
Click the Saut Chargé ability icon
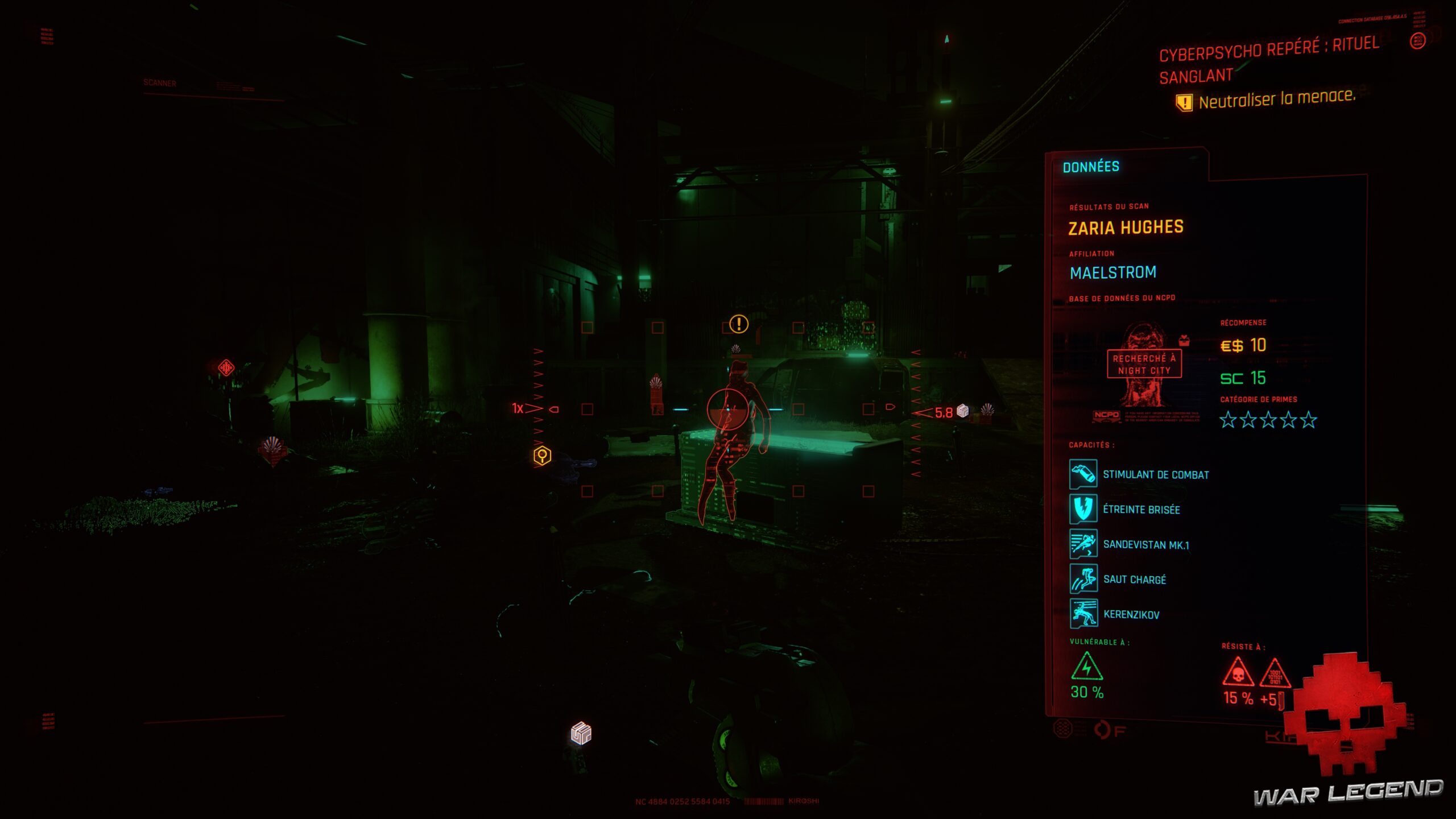(1083, 579)
